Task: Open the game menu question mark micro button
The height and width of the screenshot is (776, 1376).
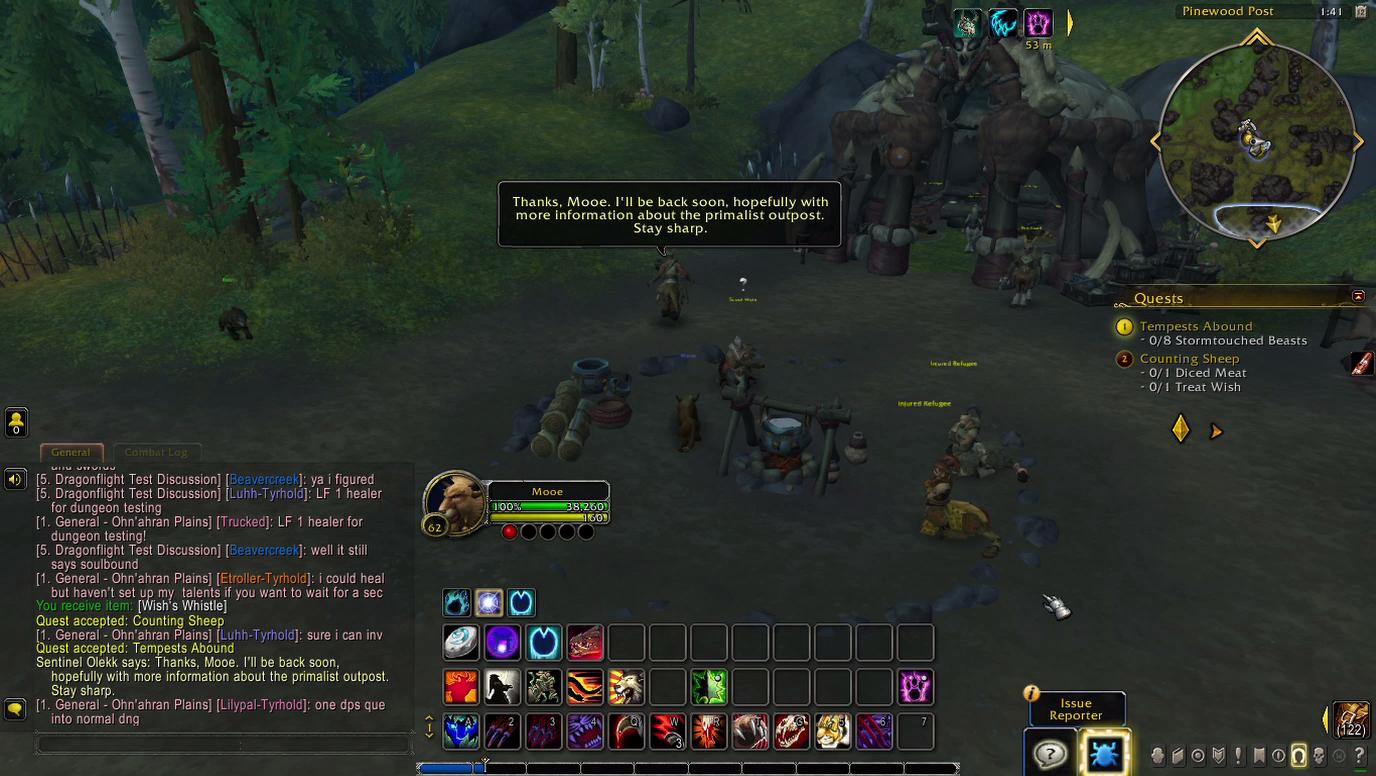Action: (1359, 756)
